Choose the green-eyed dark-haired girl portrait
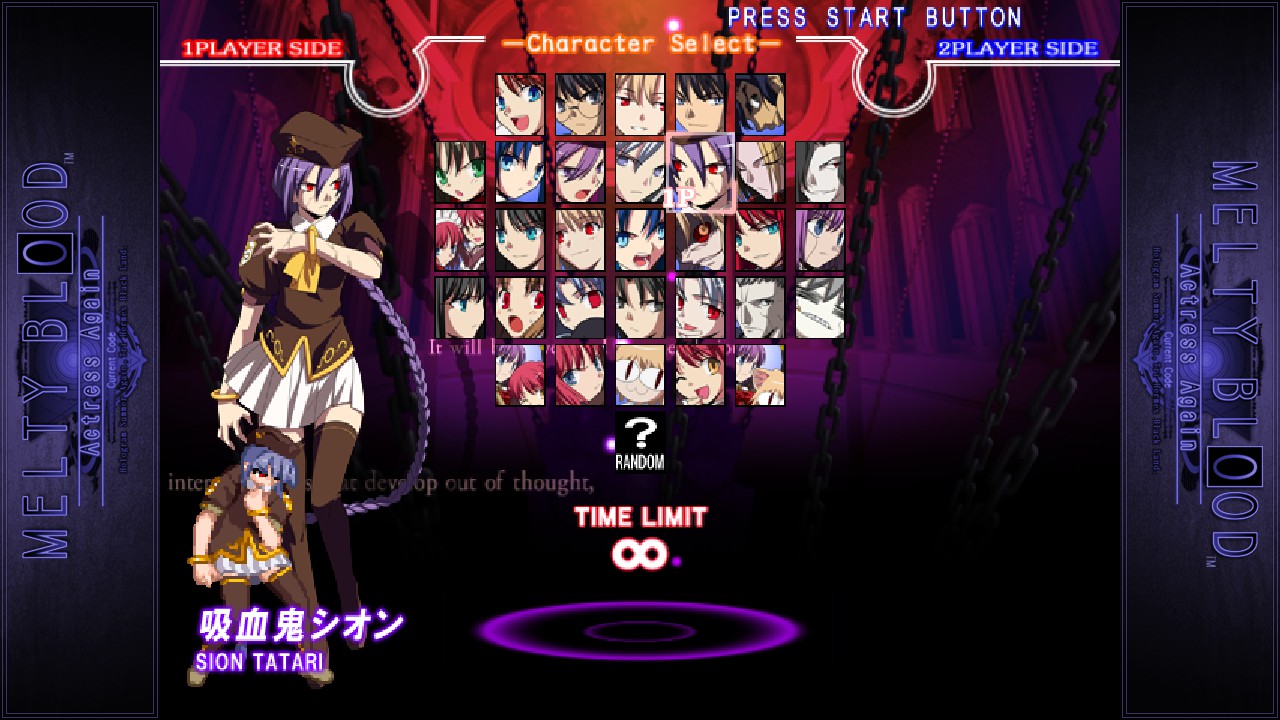The image size is (1280, 720). 460,172
